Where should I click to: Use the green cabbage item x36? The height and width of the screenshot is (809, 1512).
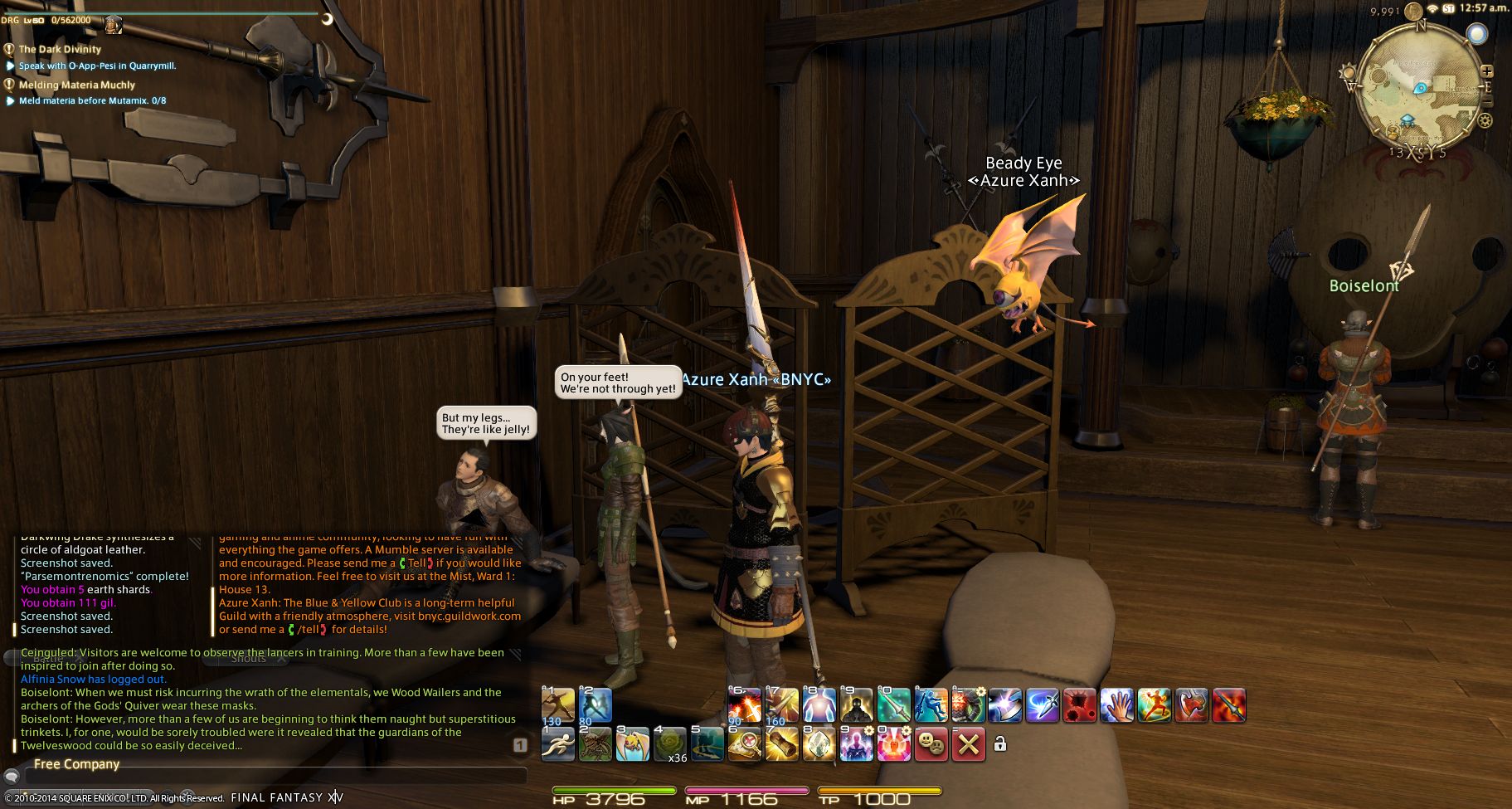[670, 744]
